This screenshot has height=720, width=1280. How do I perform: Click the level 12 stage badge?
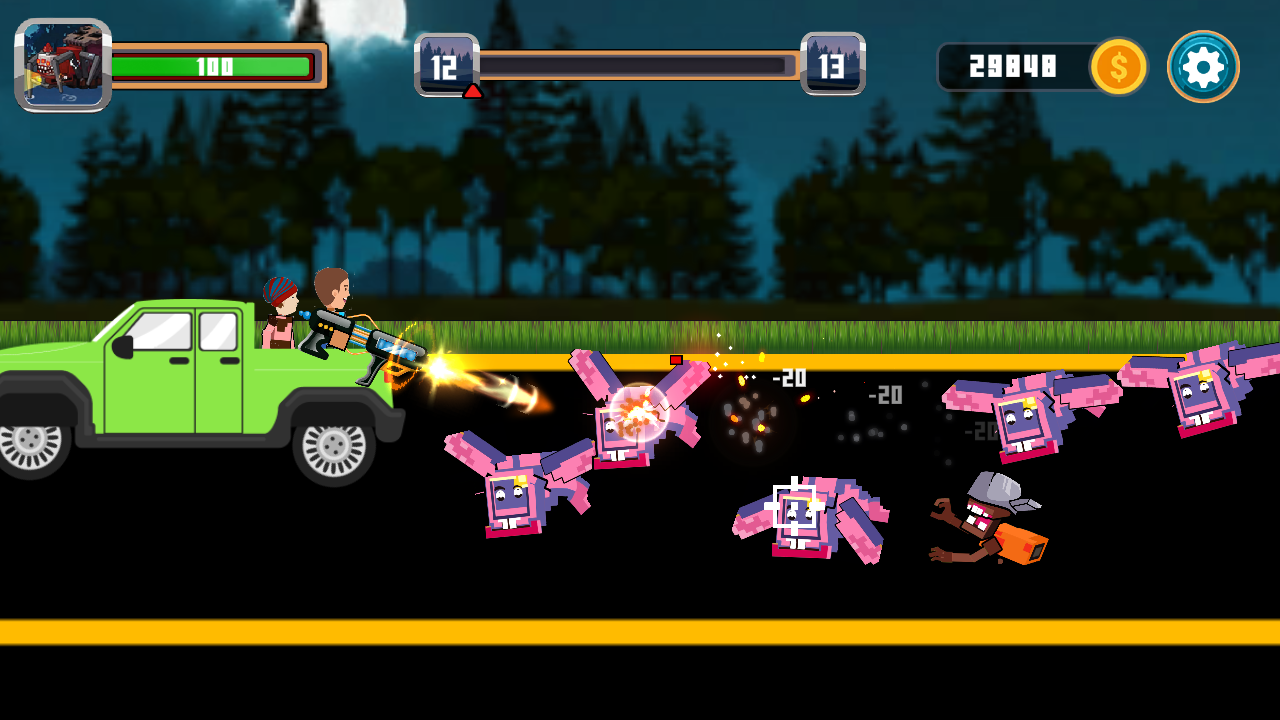tap(444, 64)
